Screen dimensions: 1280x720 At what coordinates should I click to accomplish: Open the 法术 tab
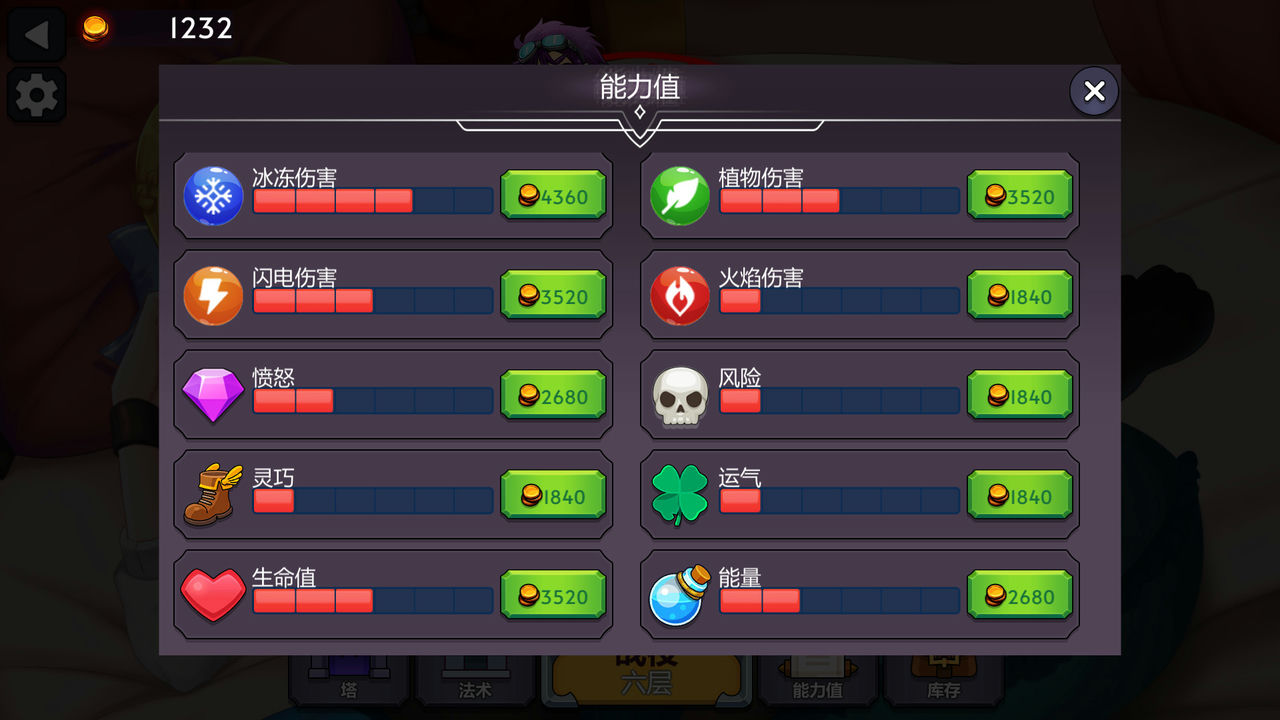(x=475, y=690)
